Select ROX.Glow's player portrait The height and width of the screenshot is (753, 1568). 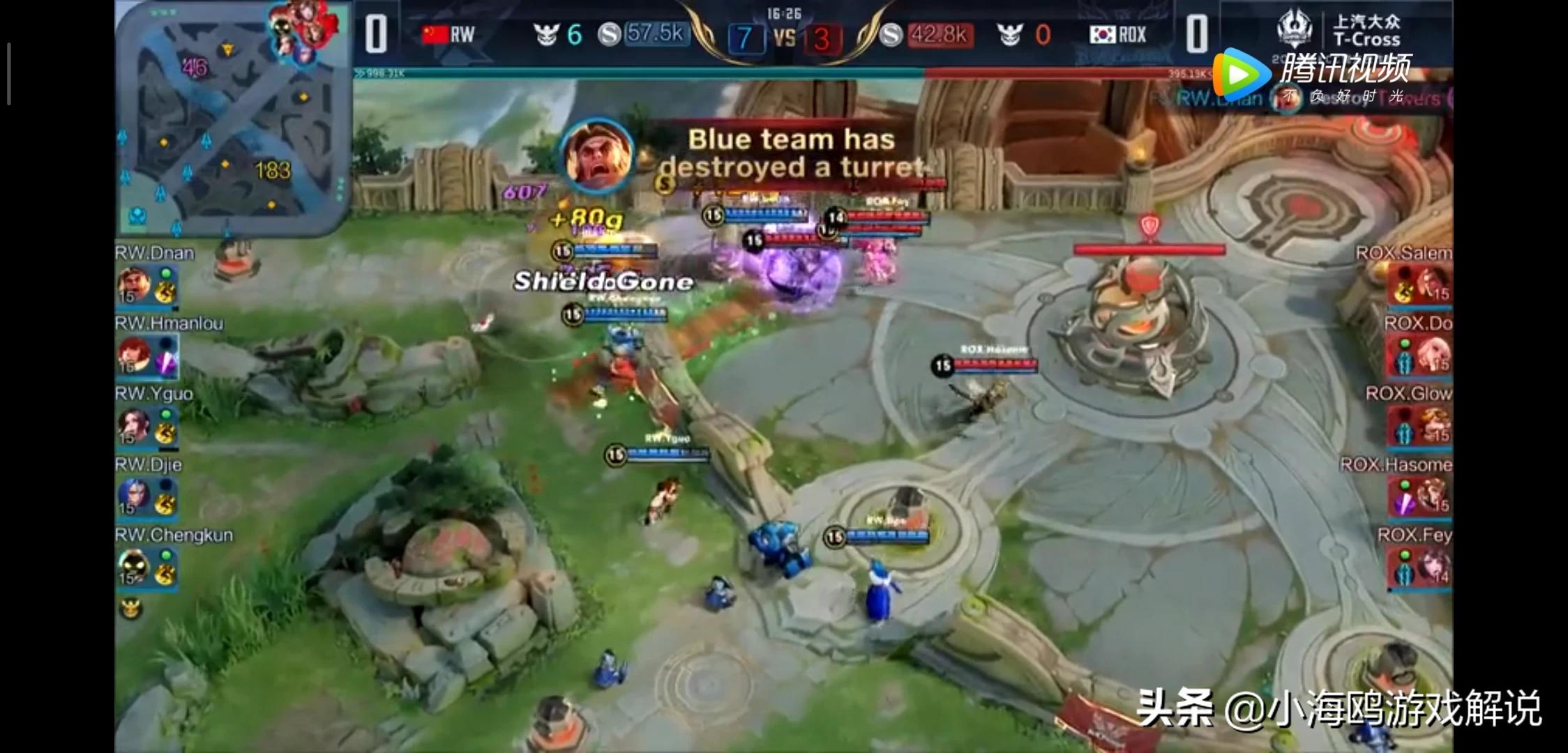pos(1431,425)
